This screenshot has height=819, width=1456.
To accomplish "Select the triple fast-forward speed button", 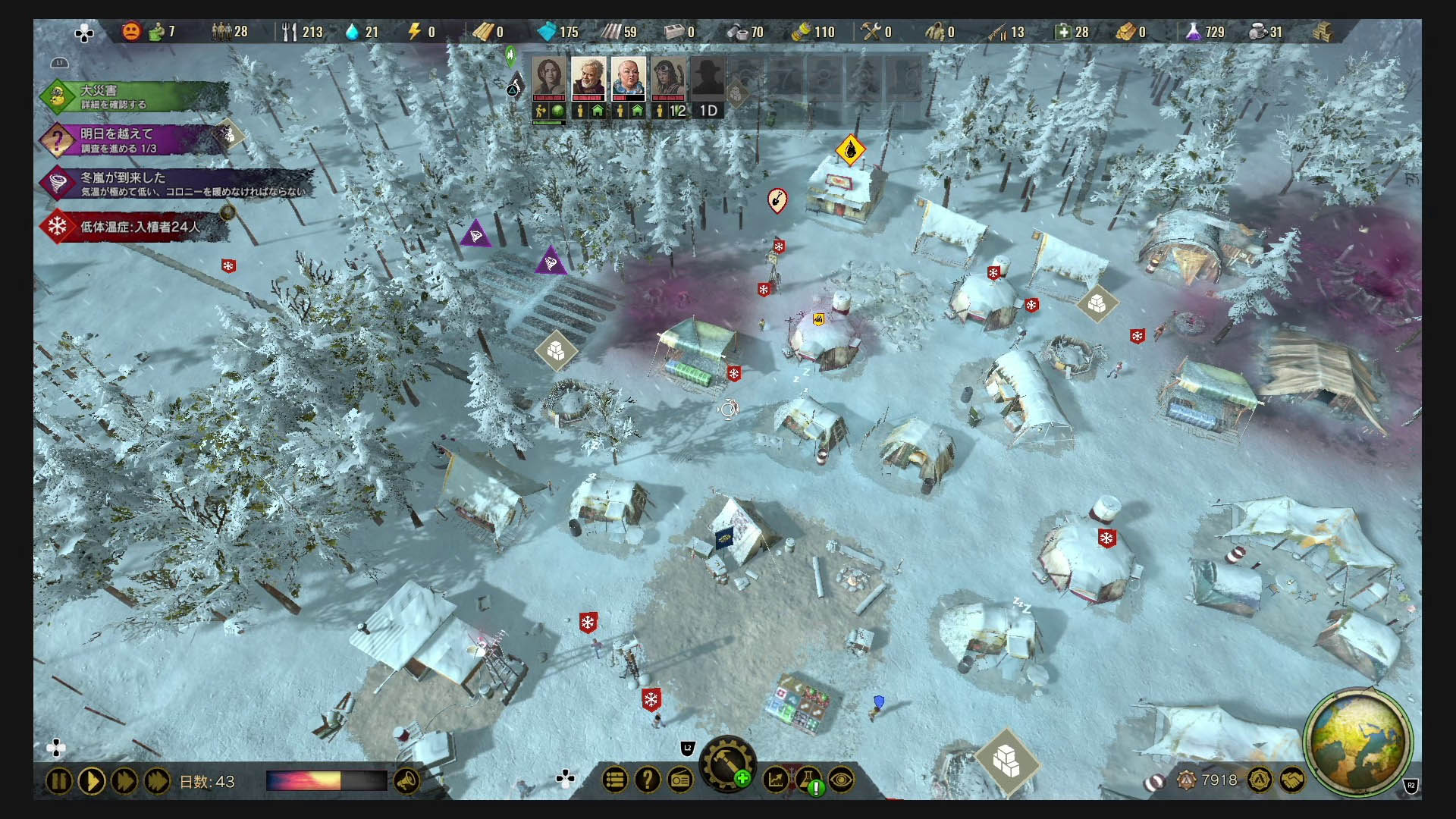I will point(157,781).
